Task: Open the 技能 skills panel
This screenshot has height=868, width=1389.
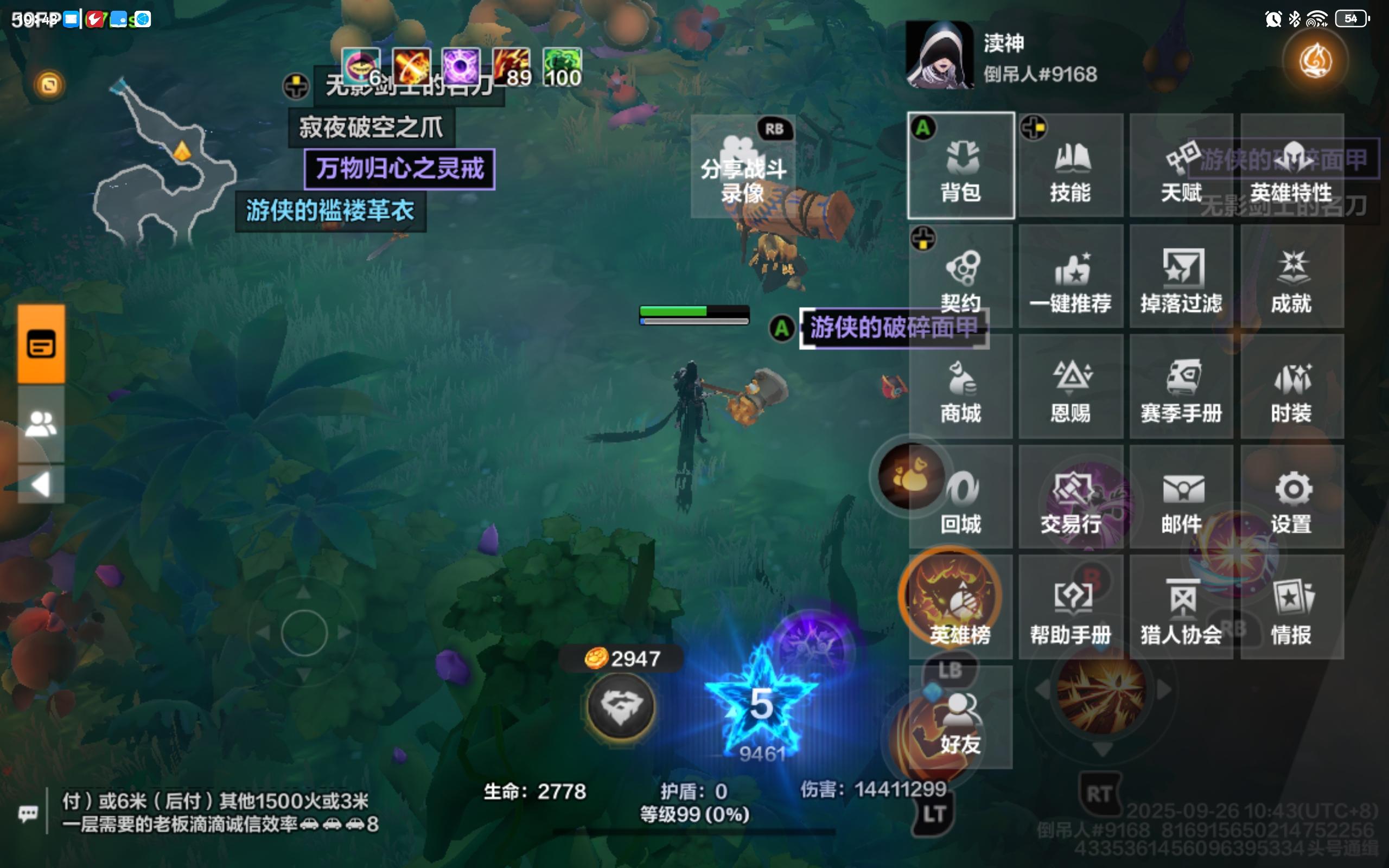Action: pos(1071,167)
